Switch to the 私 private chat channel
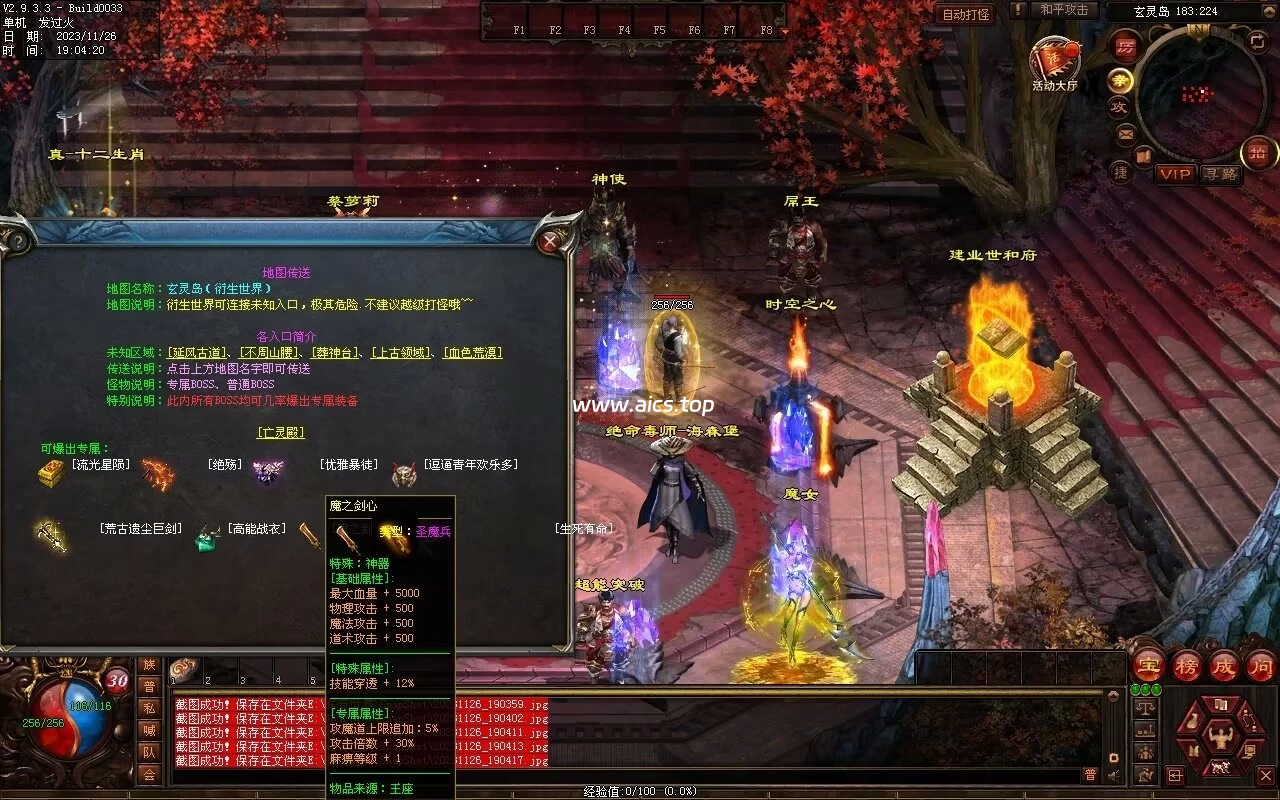Viewport: 1280px width, 800px height. click(149, 708)
